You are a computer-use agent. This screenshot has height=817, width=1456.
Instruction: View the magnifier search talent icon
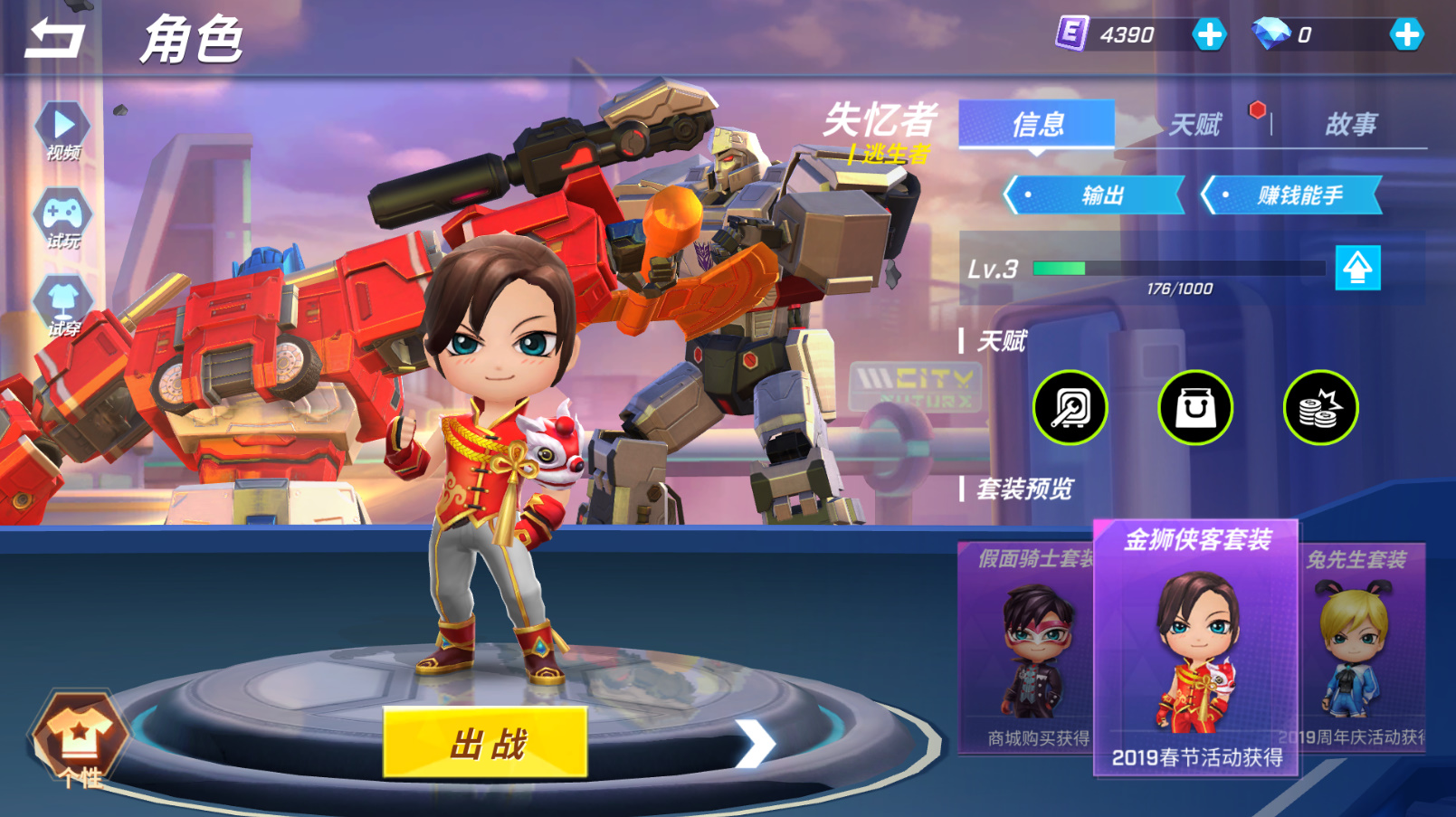(x=1071, y=408)
